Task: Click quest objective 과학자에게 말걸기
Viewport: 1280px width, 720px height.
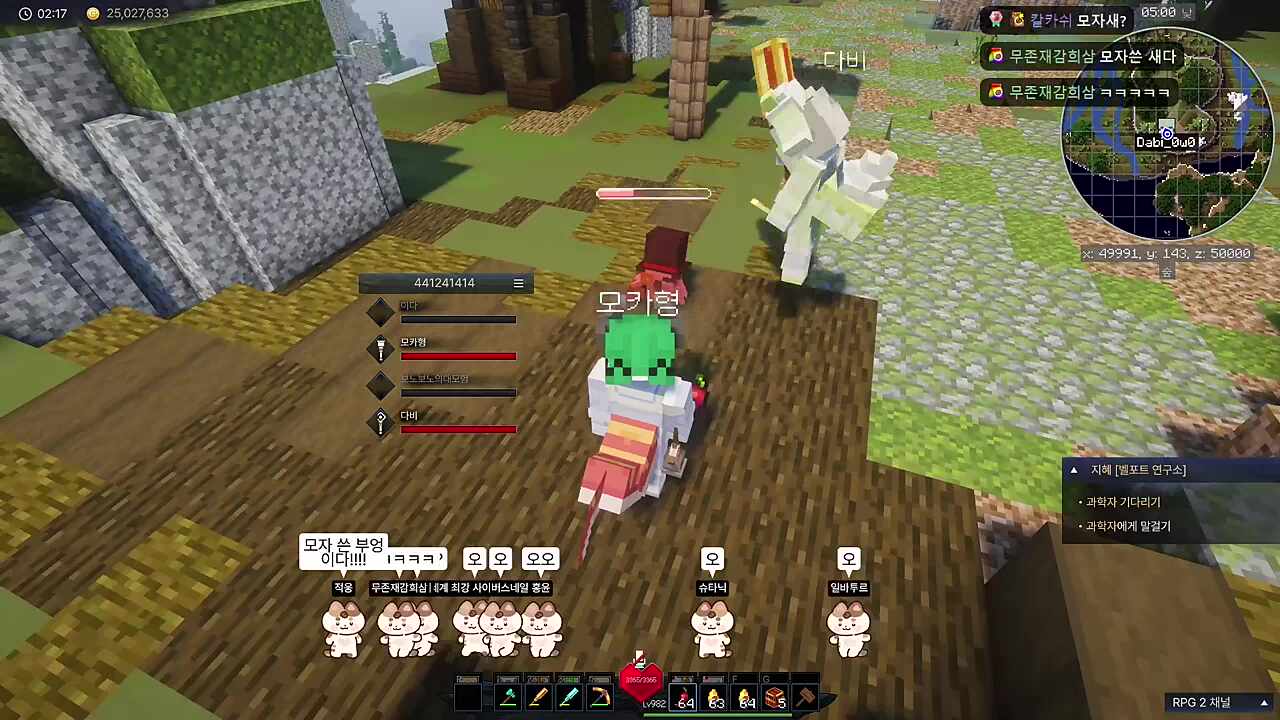Action: tap(1127, 526)
